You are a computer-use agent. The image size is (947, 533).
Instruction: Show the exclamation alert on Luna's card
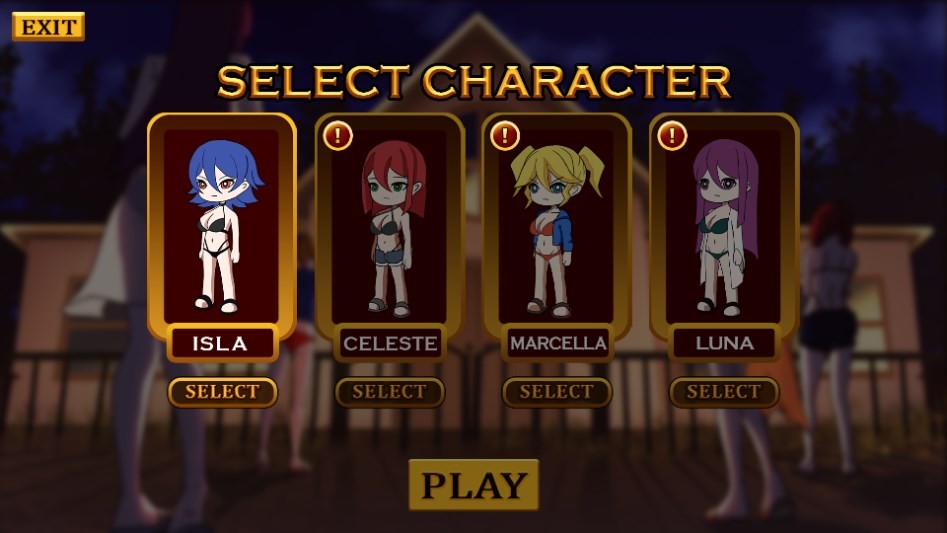[x=672, y=135]
